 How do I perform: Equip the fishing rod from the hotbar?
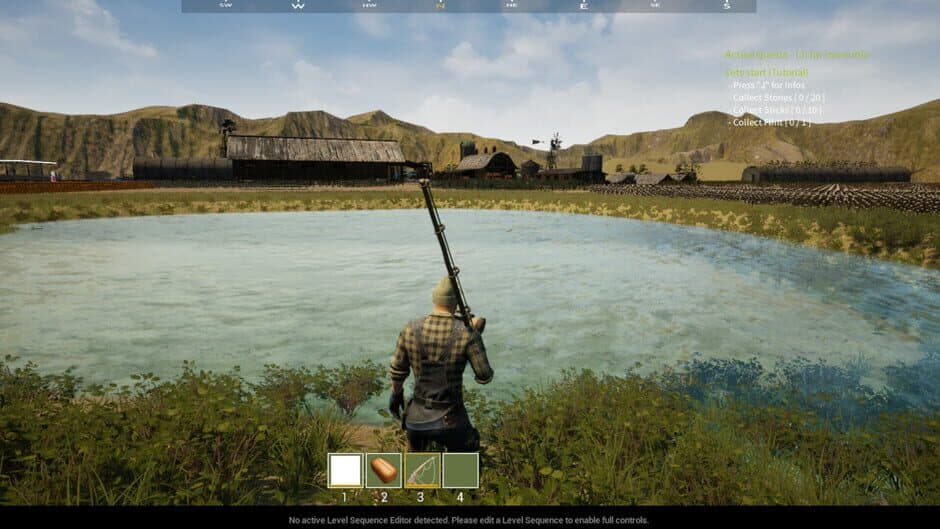422,470
